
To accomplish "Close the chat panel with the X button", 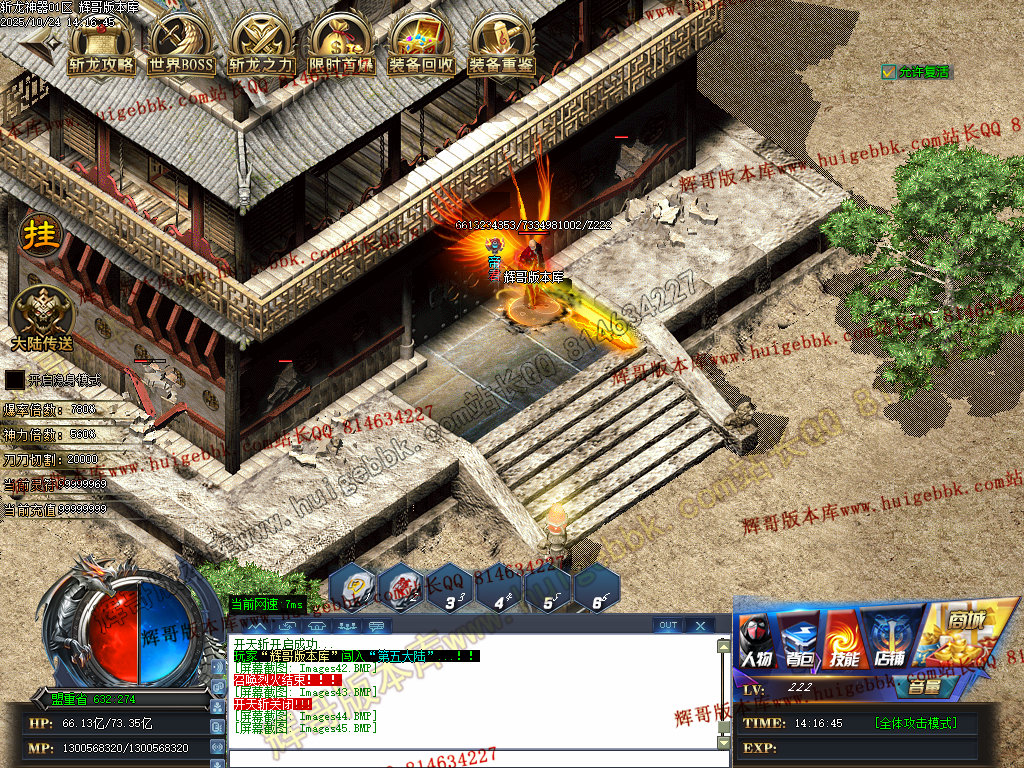I will [700, 626].
